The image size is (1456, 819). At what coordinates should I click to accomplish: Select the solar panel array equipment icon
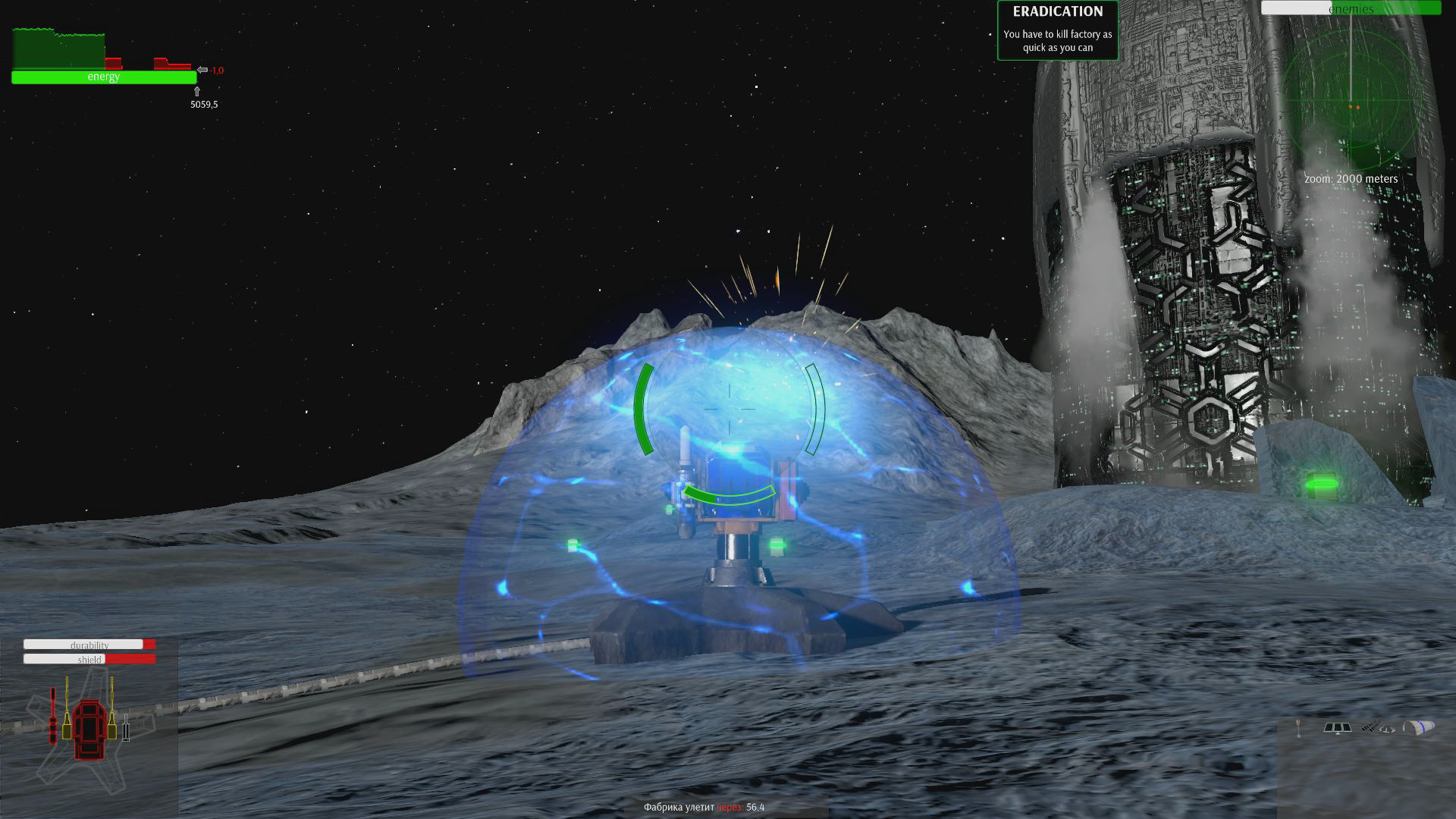[x=1338, y=728]
